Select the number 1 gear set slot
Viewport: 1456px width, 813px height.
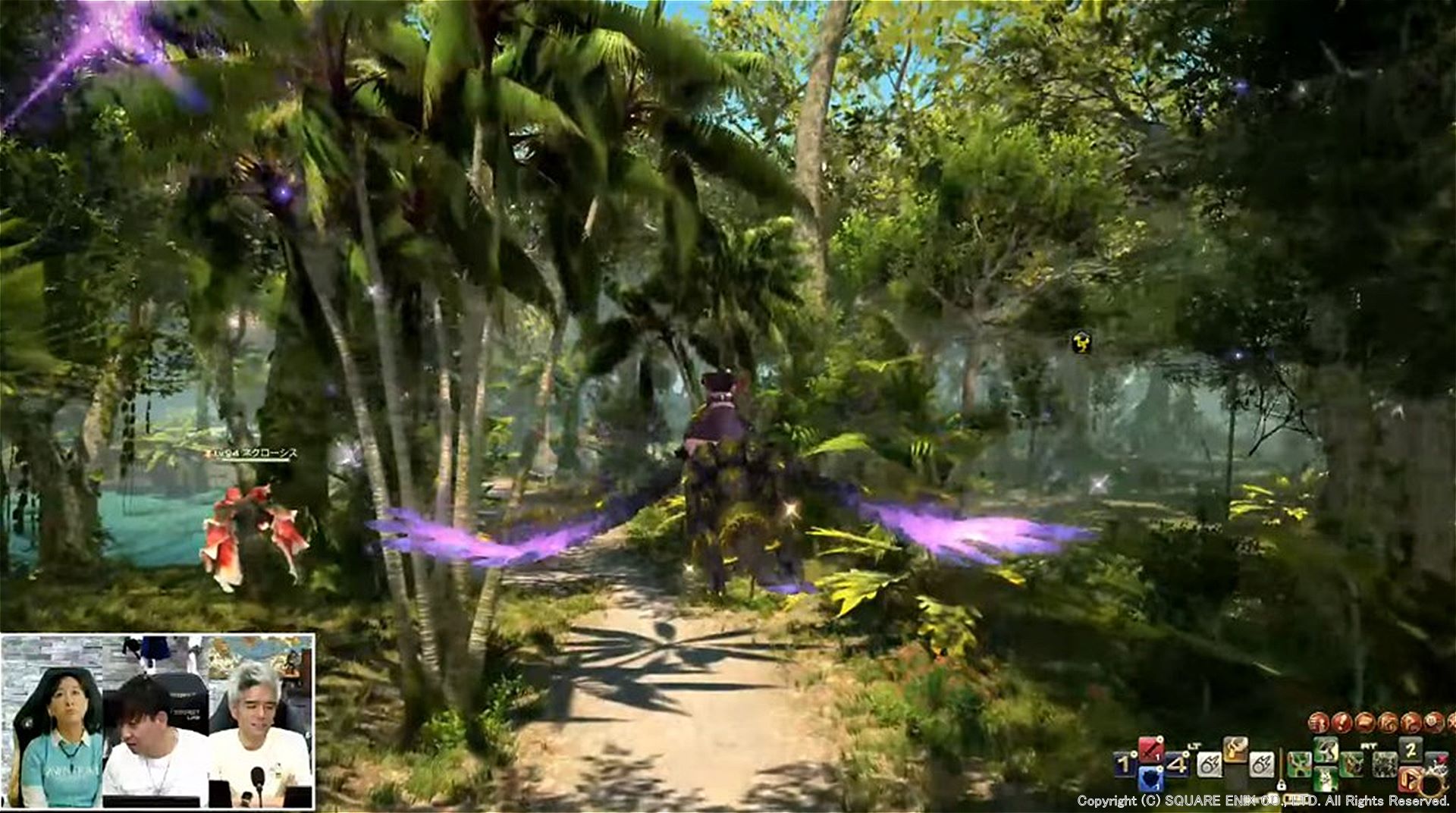tap(1123, 764)
